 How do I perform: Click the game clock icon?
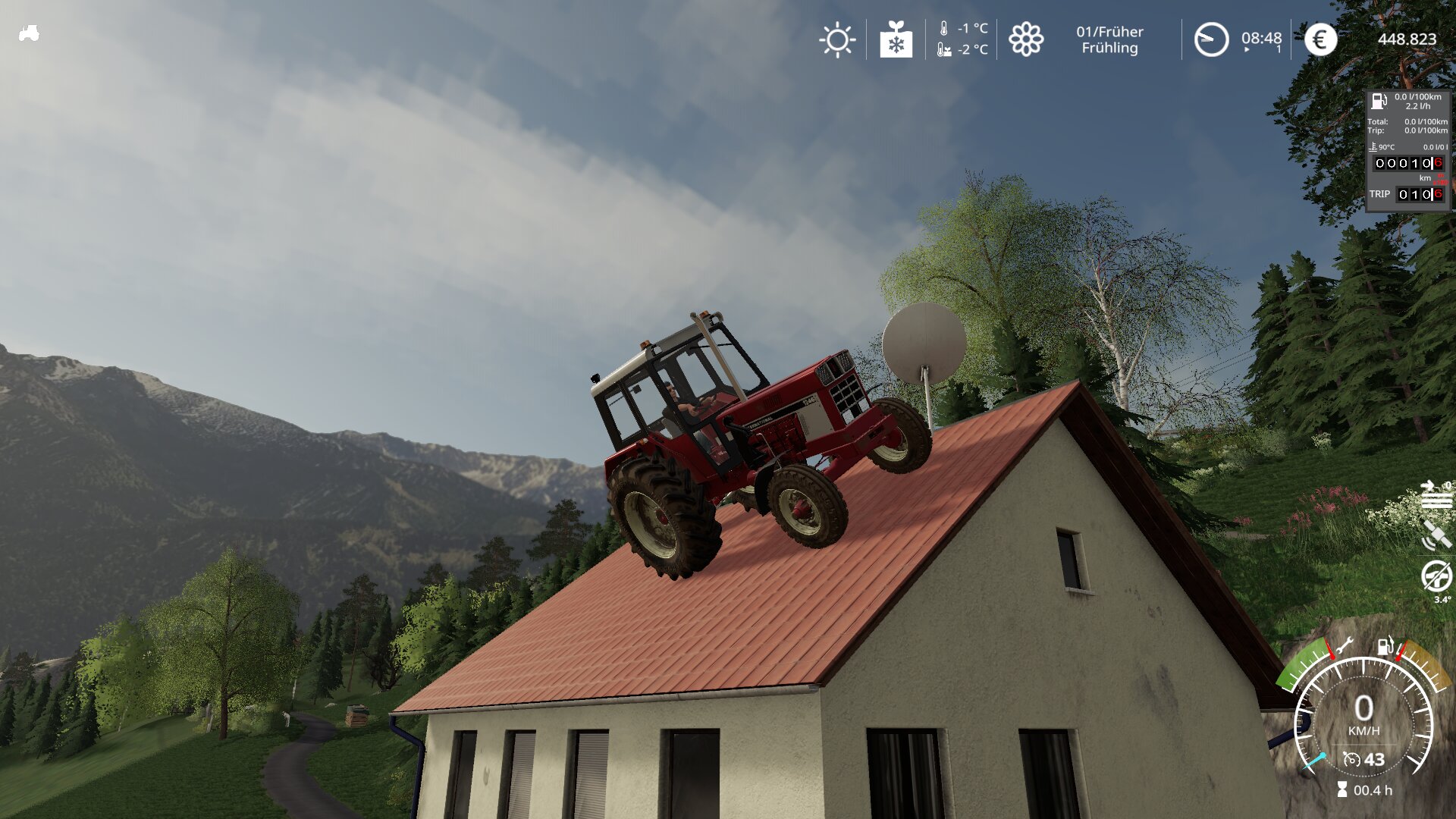click(1211, 39)
